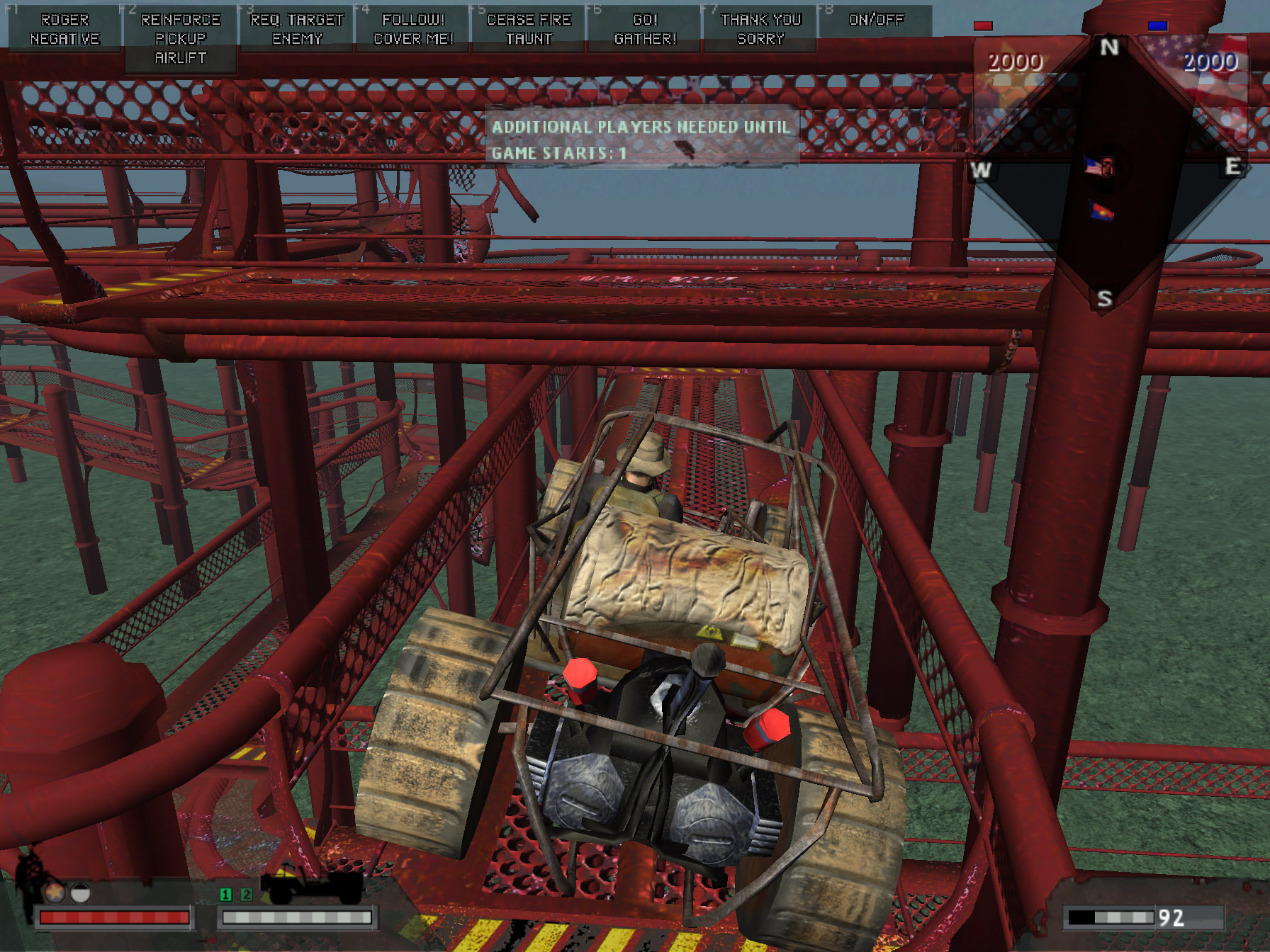Select the US flag marker on the minimap
1270x952 pixels.
1099,166
